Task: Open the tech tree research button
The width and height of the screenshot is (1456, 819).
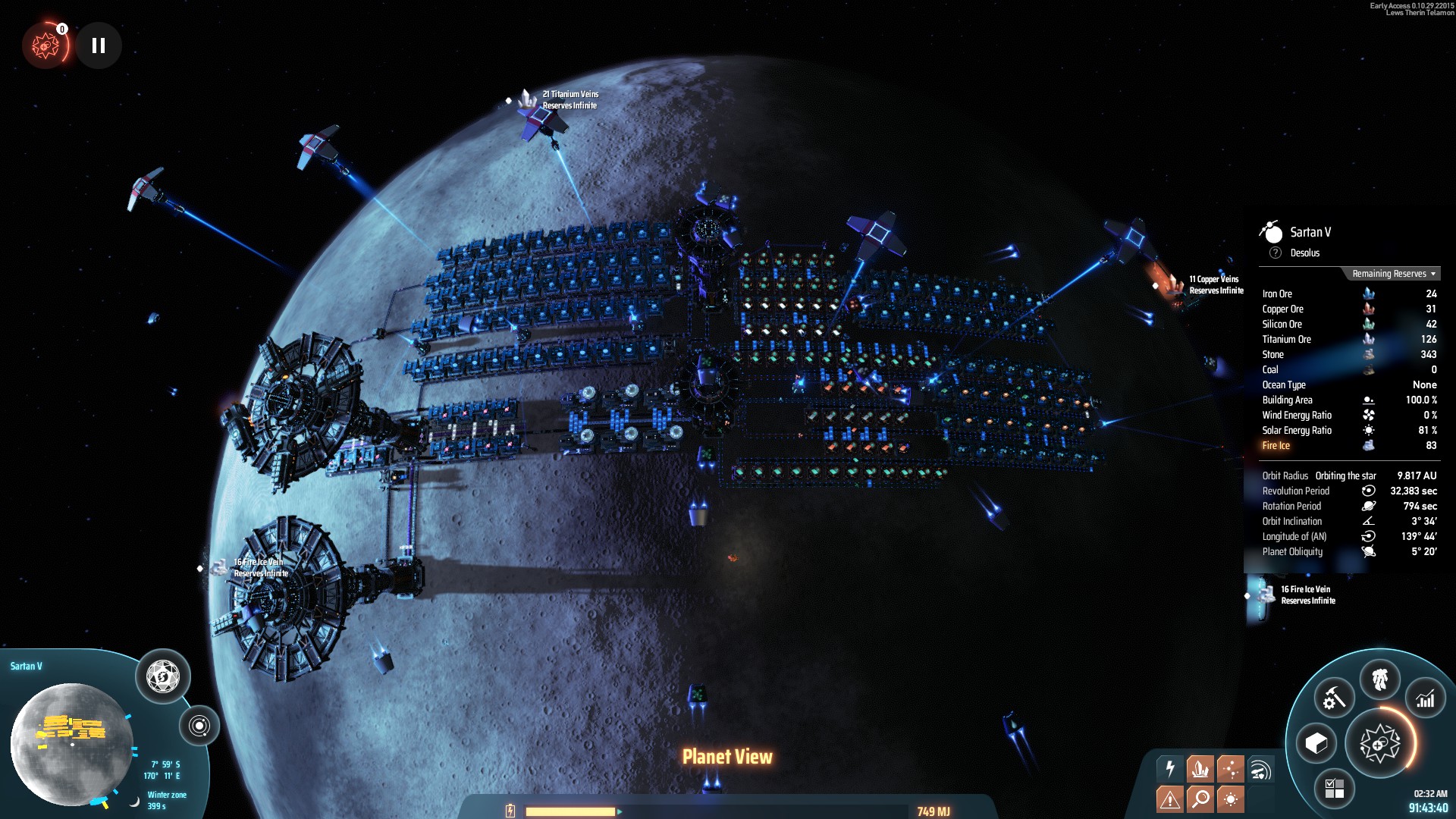Action: (x=1379, y=744)
